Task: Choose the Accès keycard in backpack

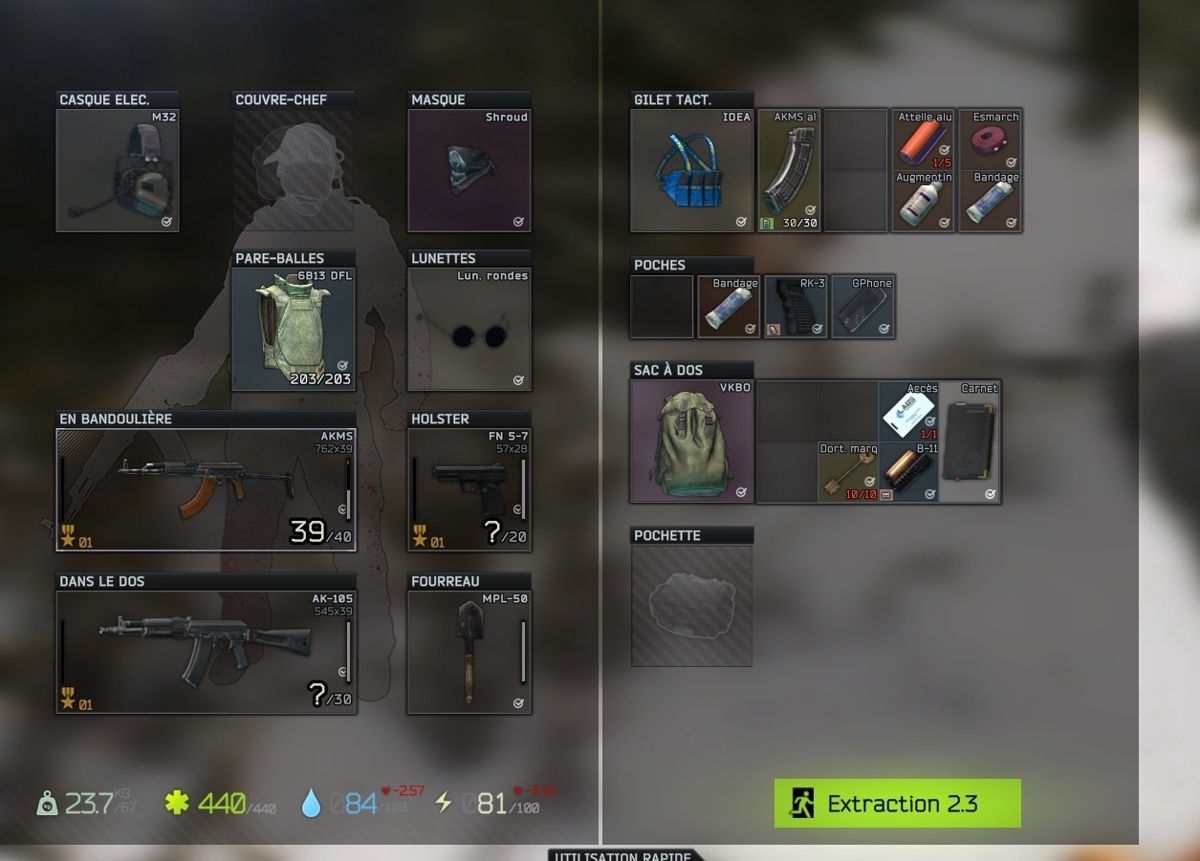Action: 908,411
